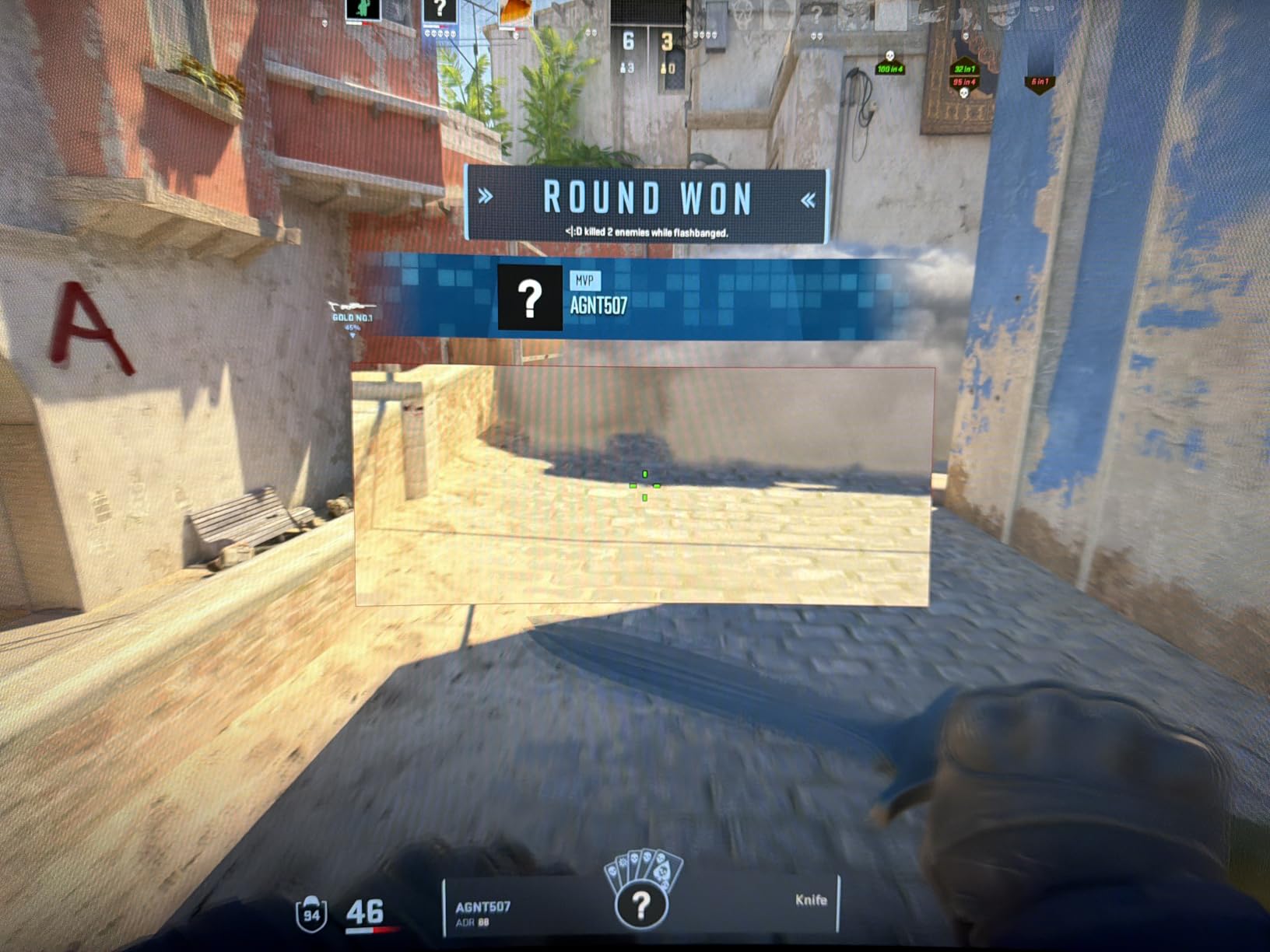
Task: Click the AGNT507 name in spectator bar
Action: [x=482, y=907]
